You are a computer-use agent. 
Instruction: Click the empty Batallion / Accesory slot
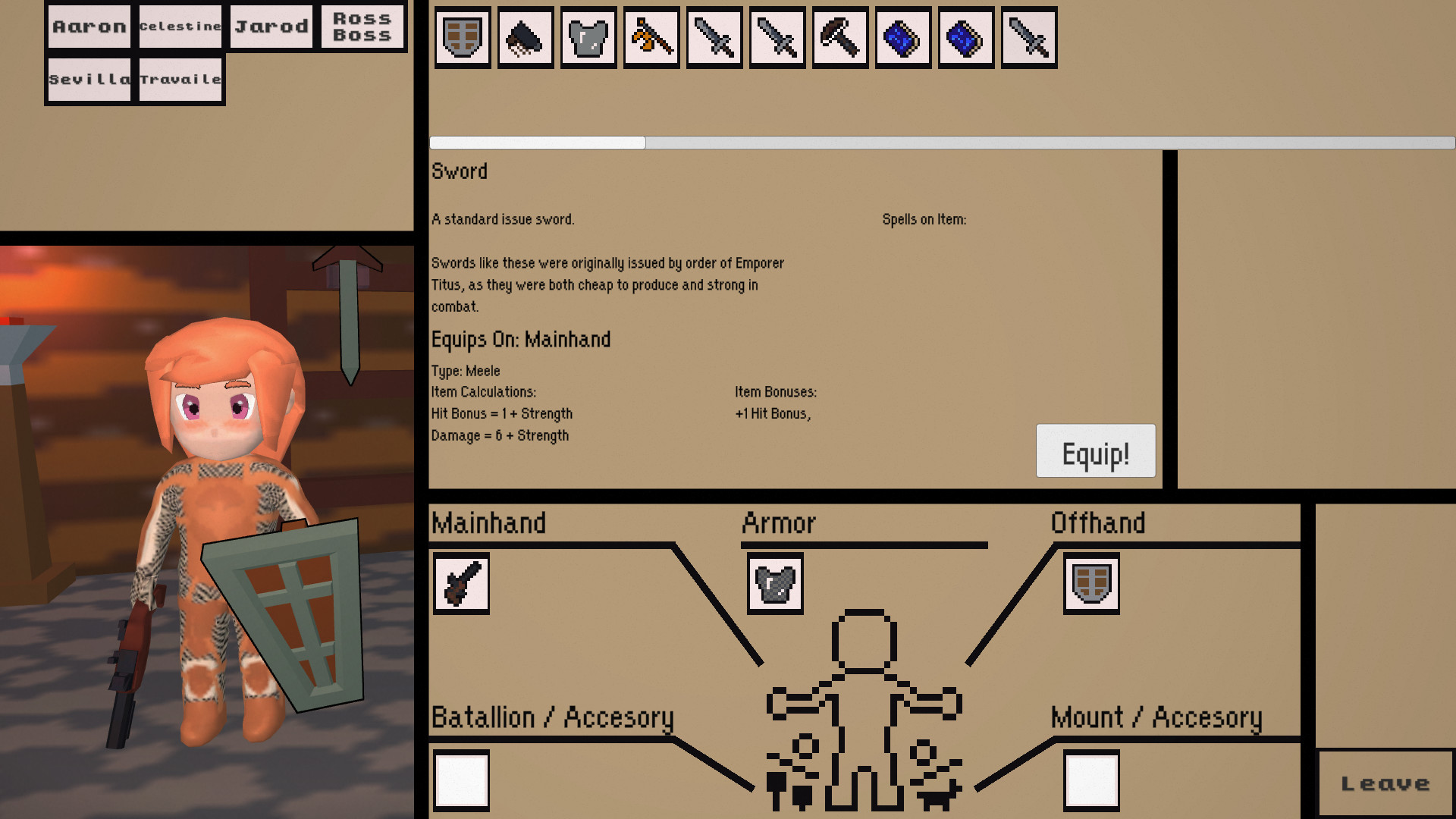coord(461,780)
